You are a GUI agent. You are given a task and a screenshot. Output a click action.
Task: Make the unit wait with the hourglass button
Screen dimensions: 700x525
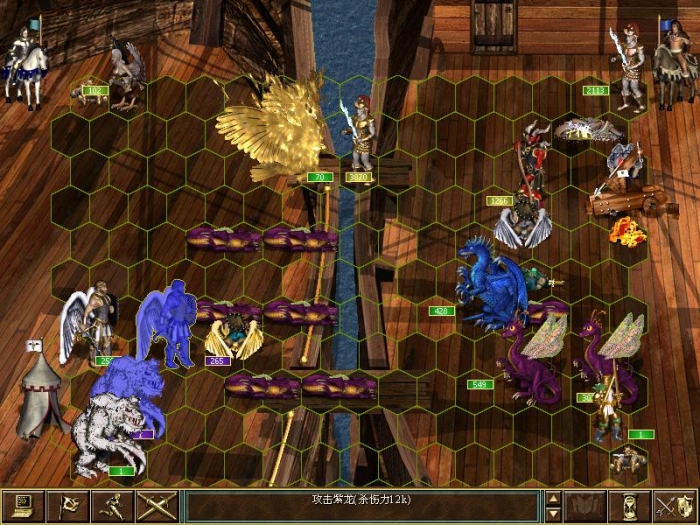pos(630,506)
